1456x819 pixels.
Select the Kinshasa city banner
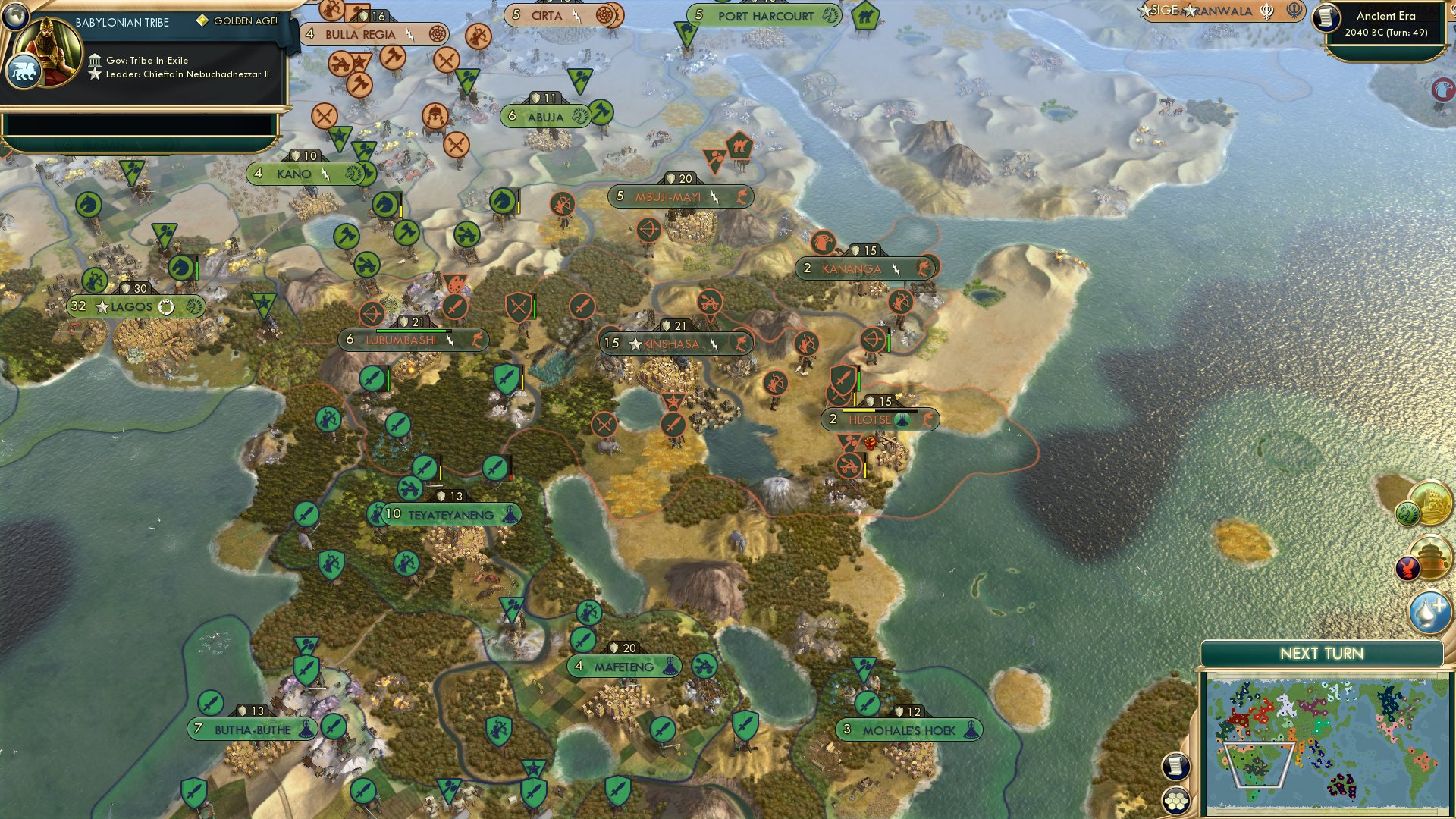point(673,342)
